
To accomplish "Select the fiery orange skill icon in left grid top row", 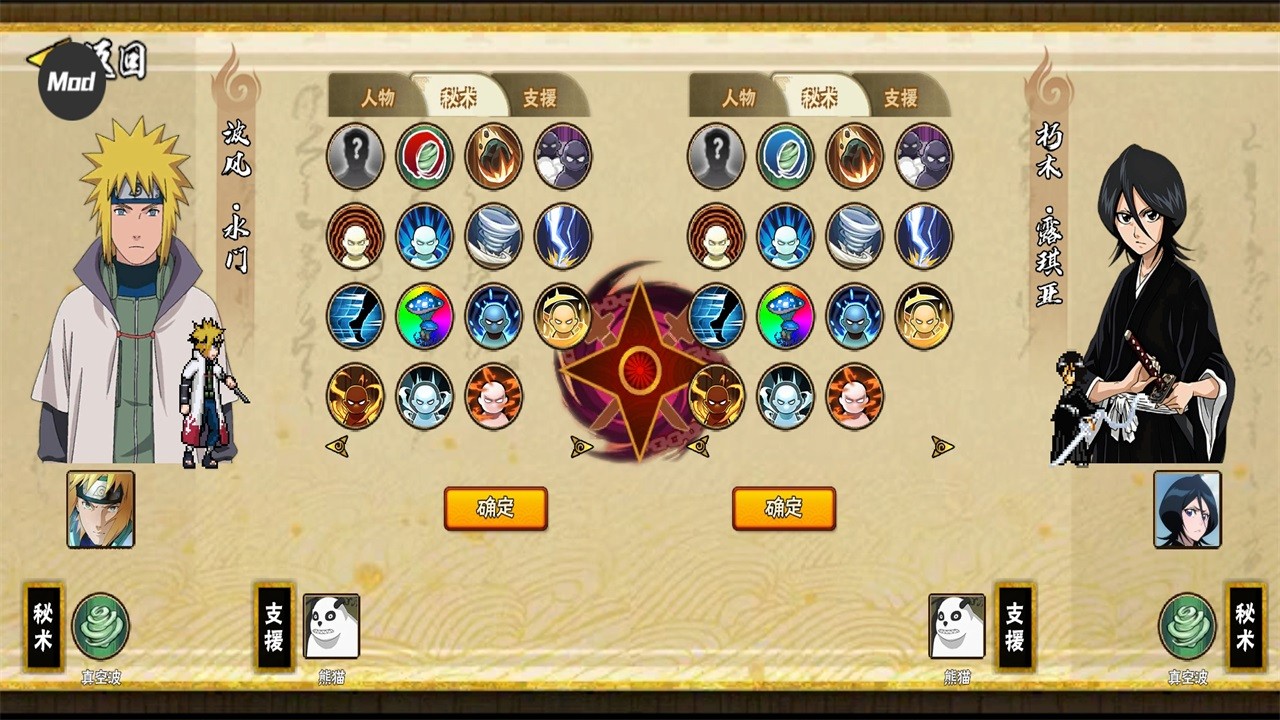I will (x=494, y=156).
